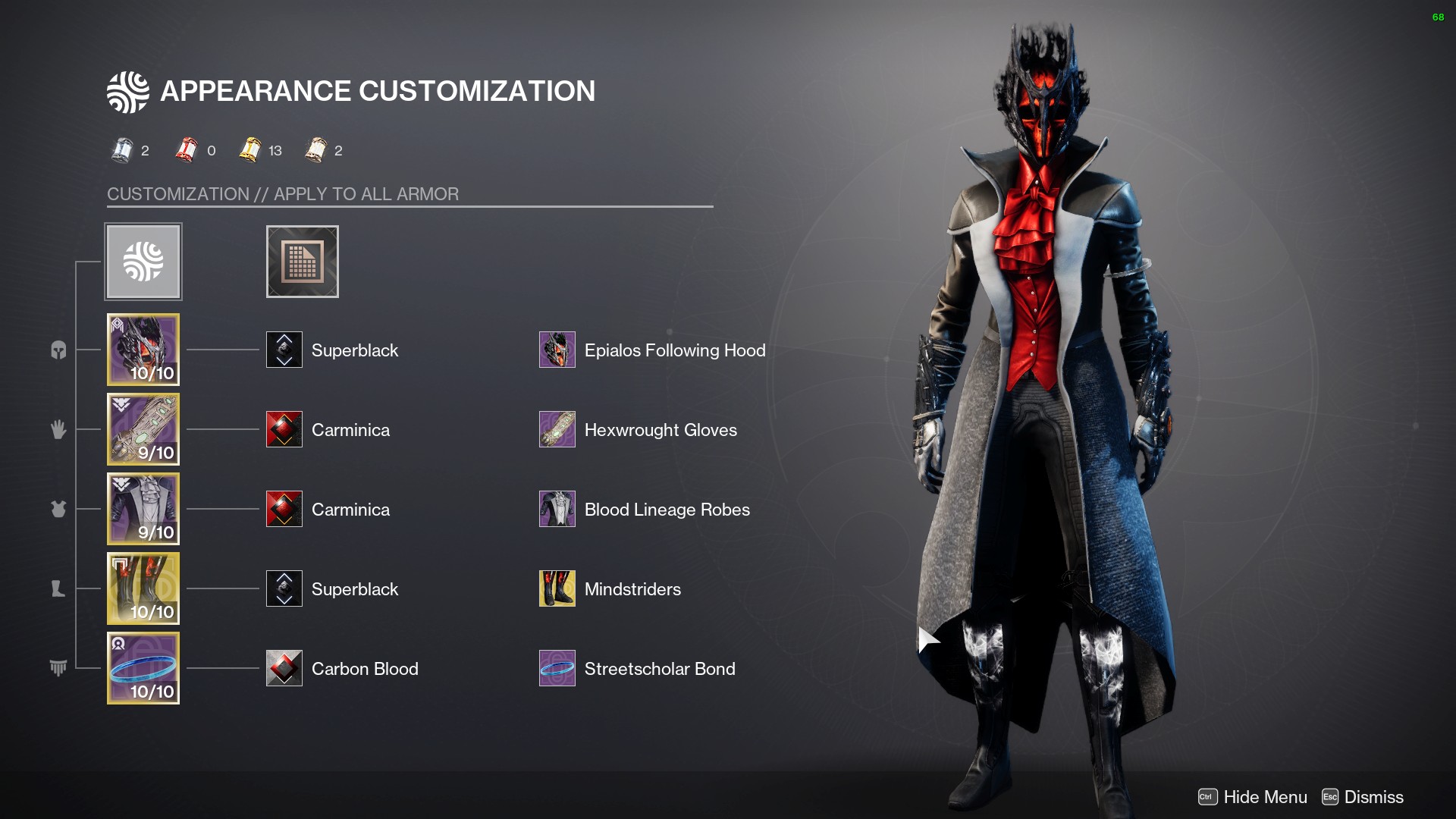Select the Epialos Following Hood ornament
Image resolution: width=1456 pixels, height=819 pixels.
click(x=557, y=350)
